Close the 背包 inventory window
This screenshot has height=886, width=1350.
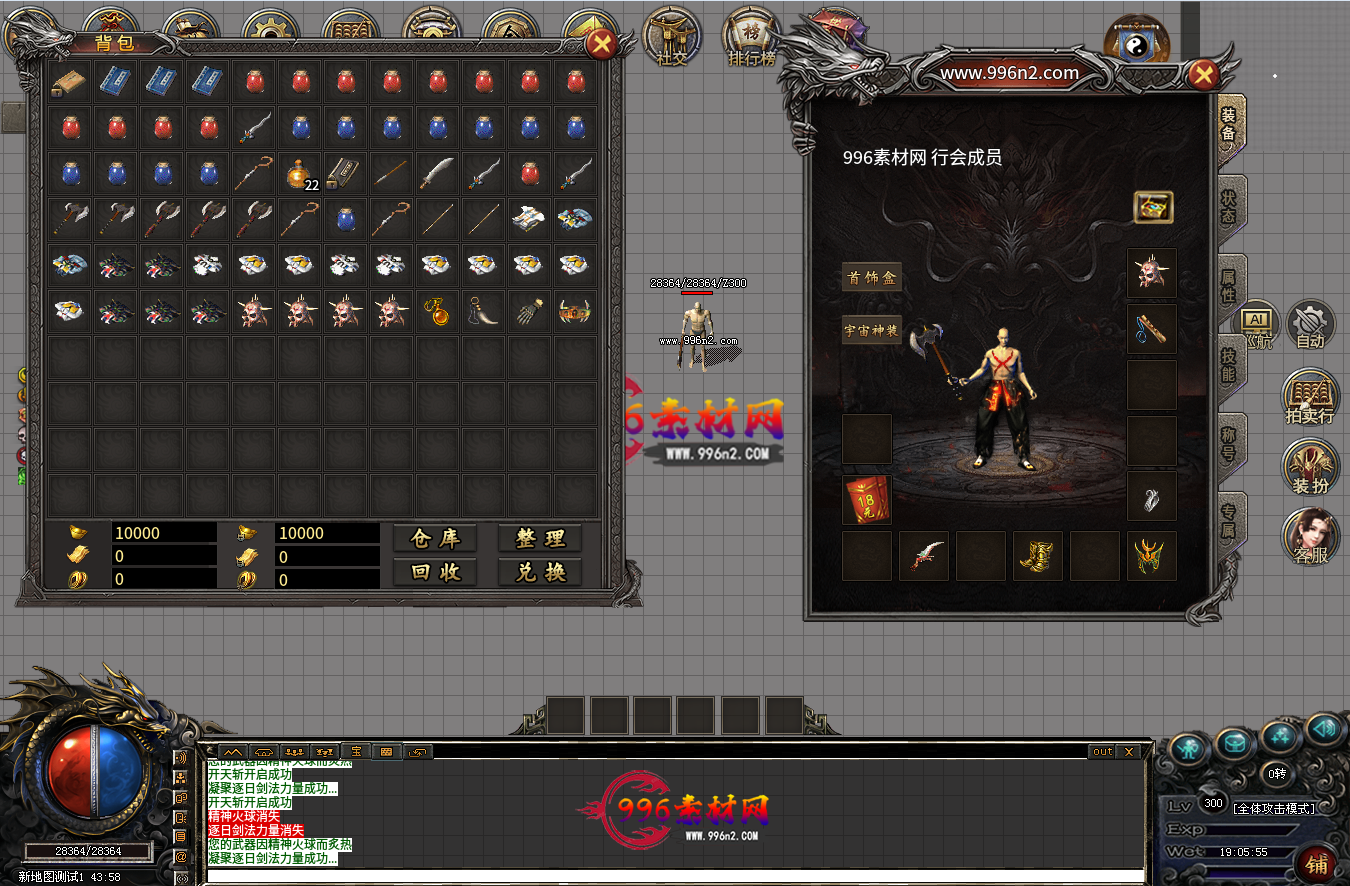coord(601,44)
